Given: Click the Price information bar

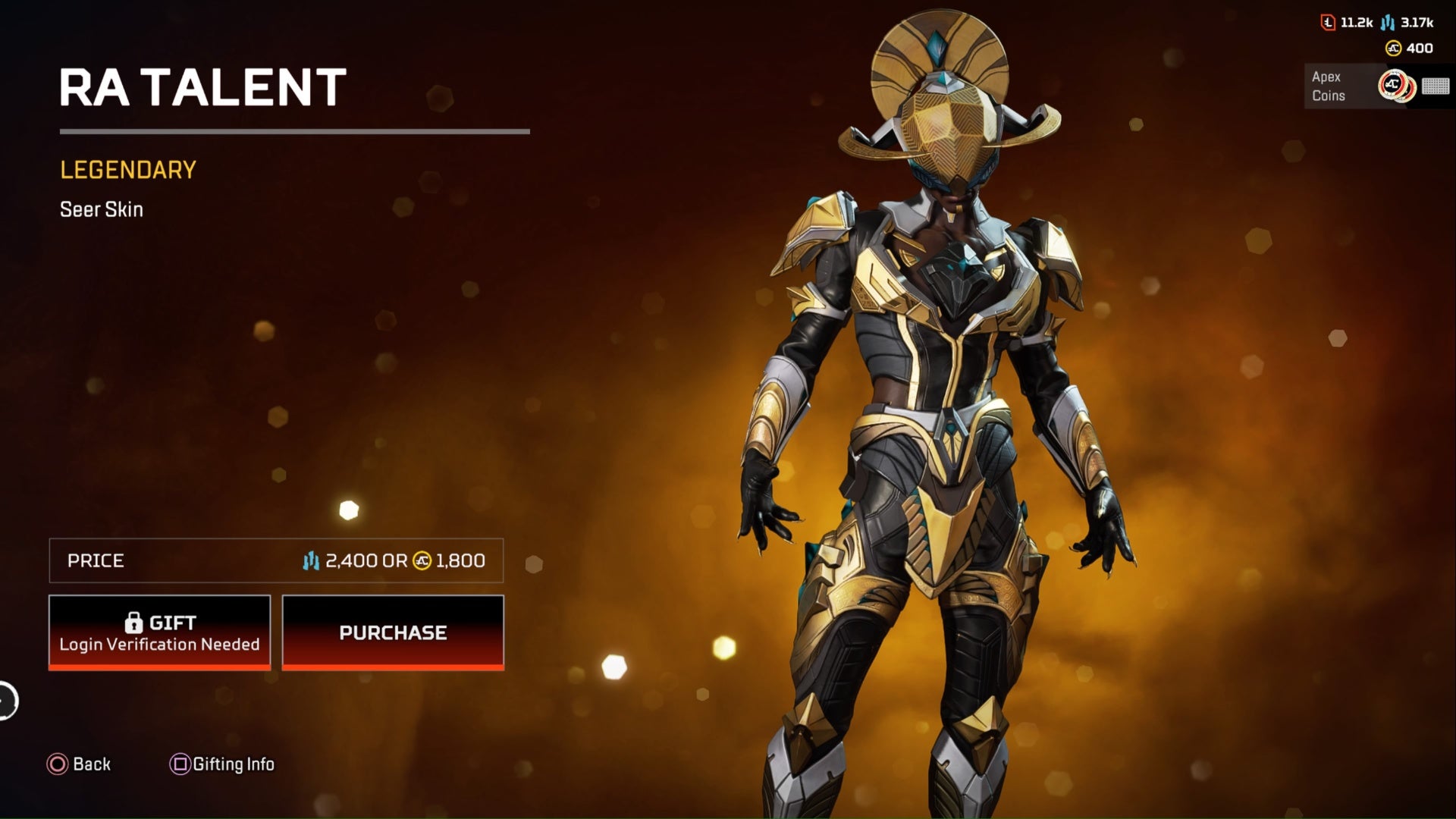Looking at the screenshot, I should 277,561.
